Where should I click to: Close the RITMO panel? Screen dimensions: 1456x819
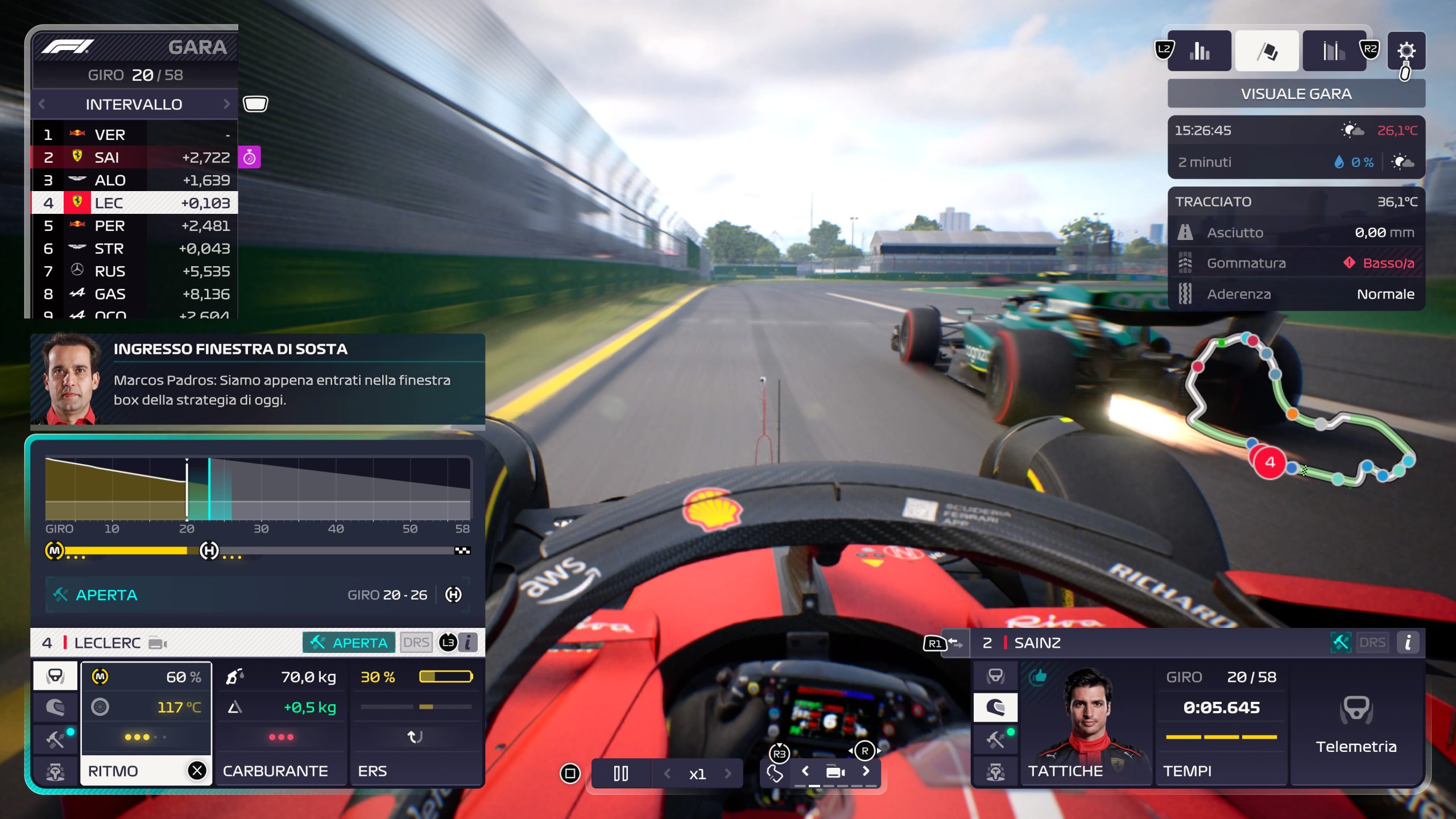point(197,771)
